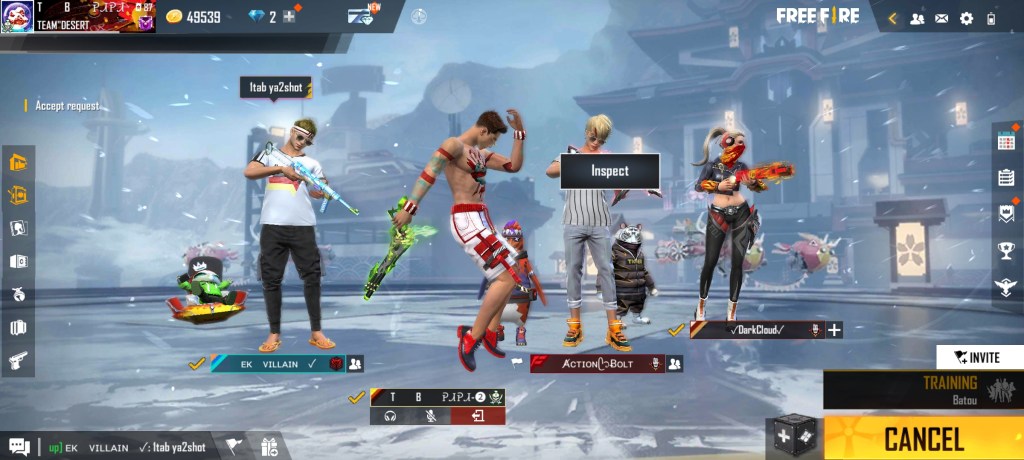Add diamonds with the plus button
Screen dimensions: 1024x460
pos(289,16)
